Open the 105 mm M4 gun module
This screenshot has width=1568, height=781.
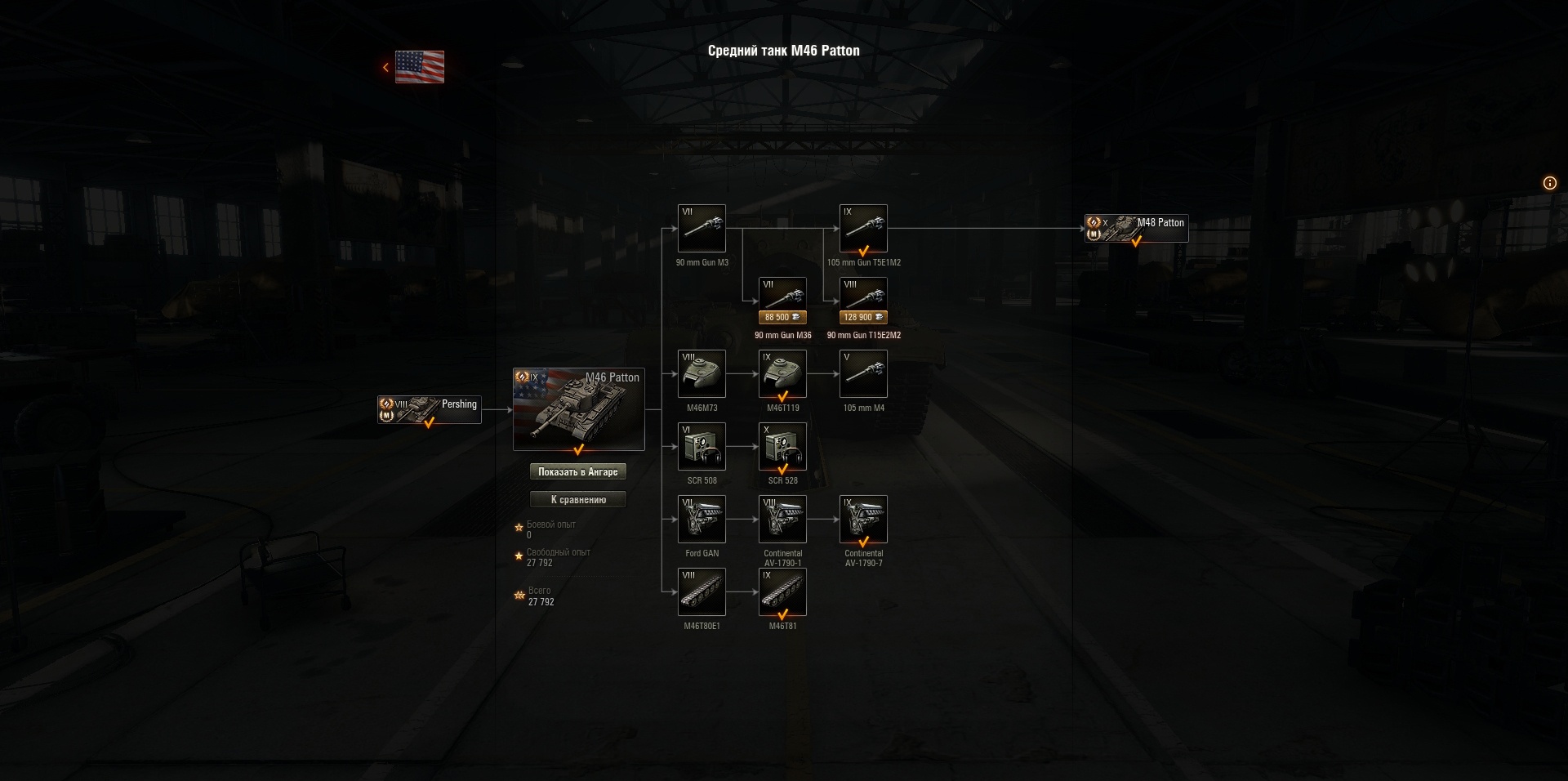coord(863,374)
